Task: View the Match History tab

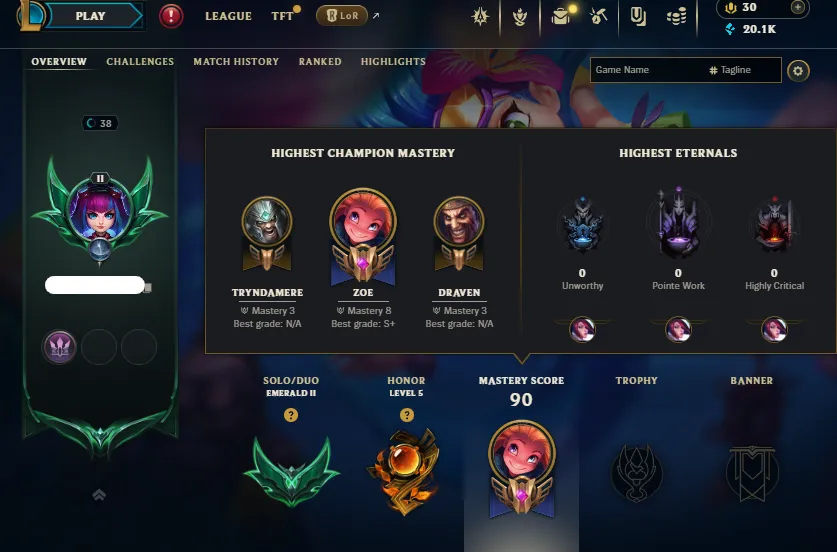Action: (x=236, y=62)
